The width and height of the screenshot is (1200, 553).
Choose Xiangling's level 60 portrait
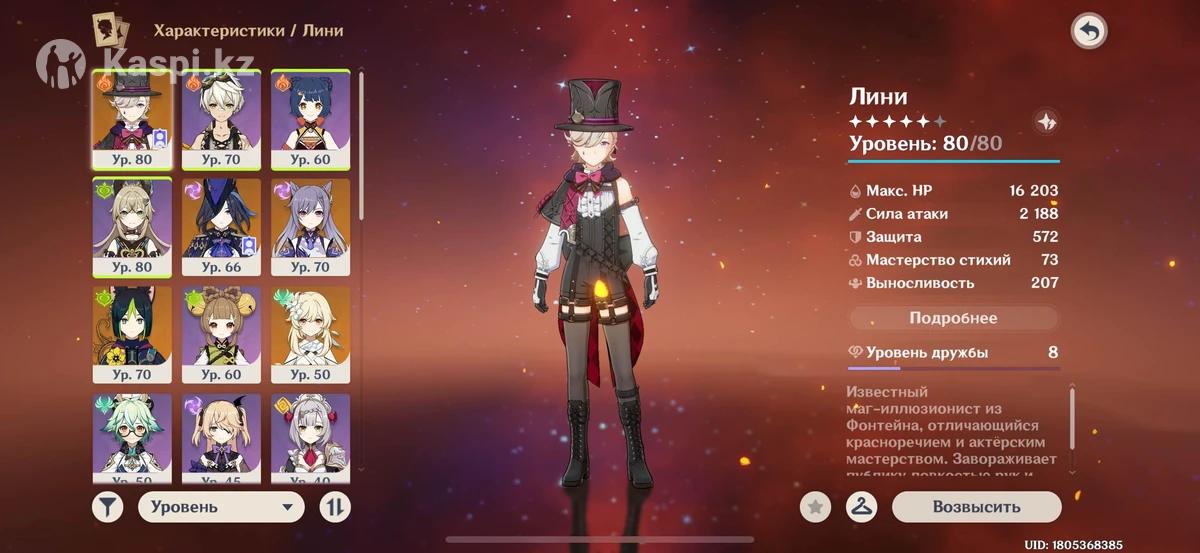click(x=310, y=117)
